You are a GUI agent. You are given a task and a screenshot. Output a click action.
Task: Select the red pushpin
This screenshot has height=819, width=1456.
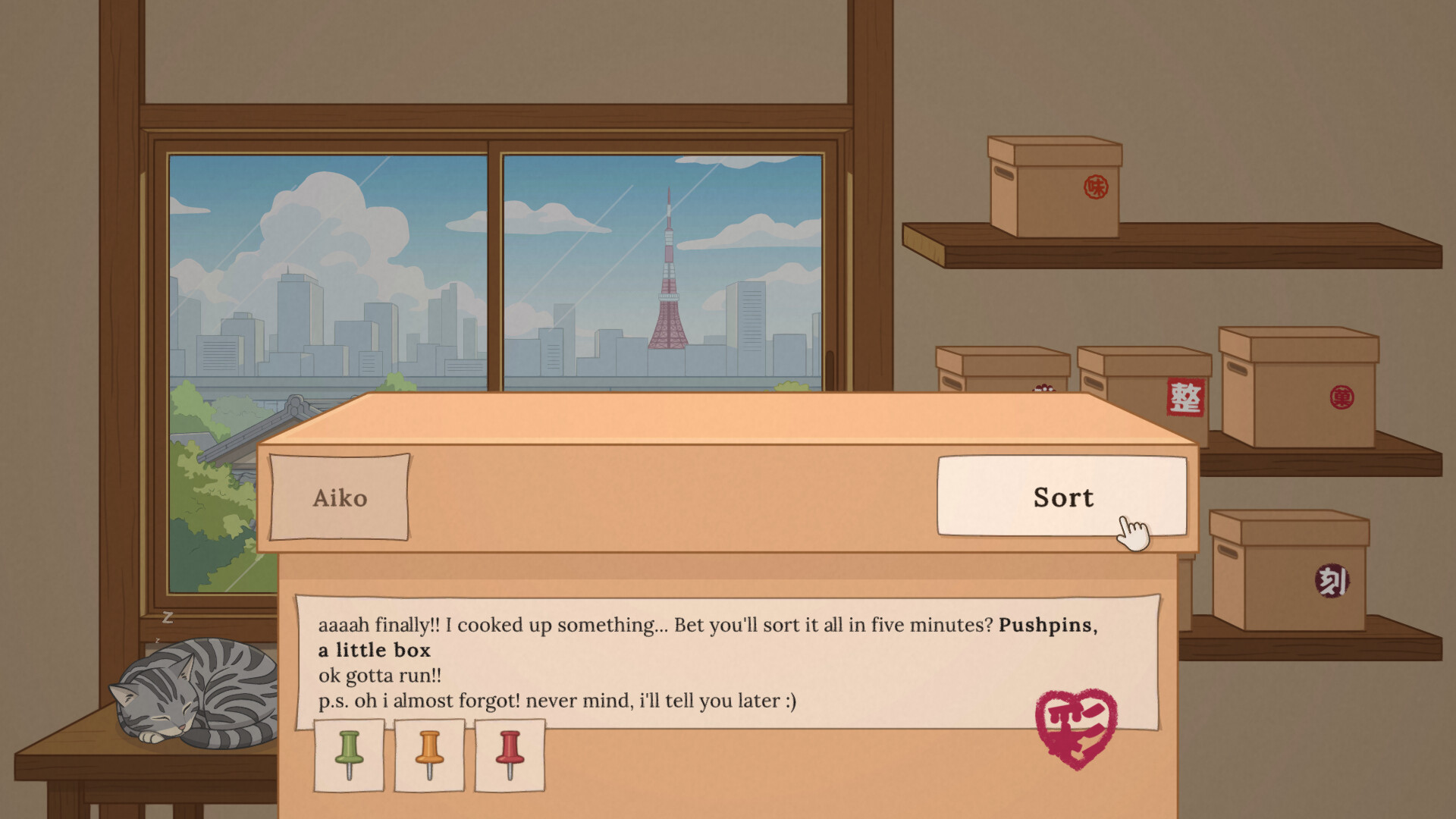click(x=510, y=755)
